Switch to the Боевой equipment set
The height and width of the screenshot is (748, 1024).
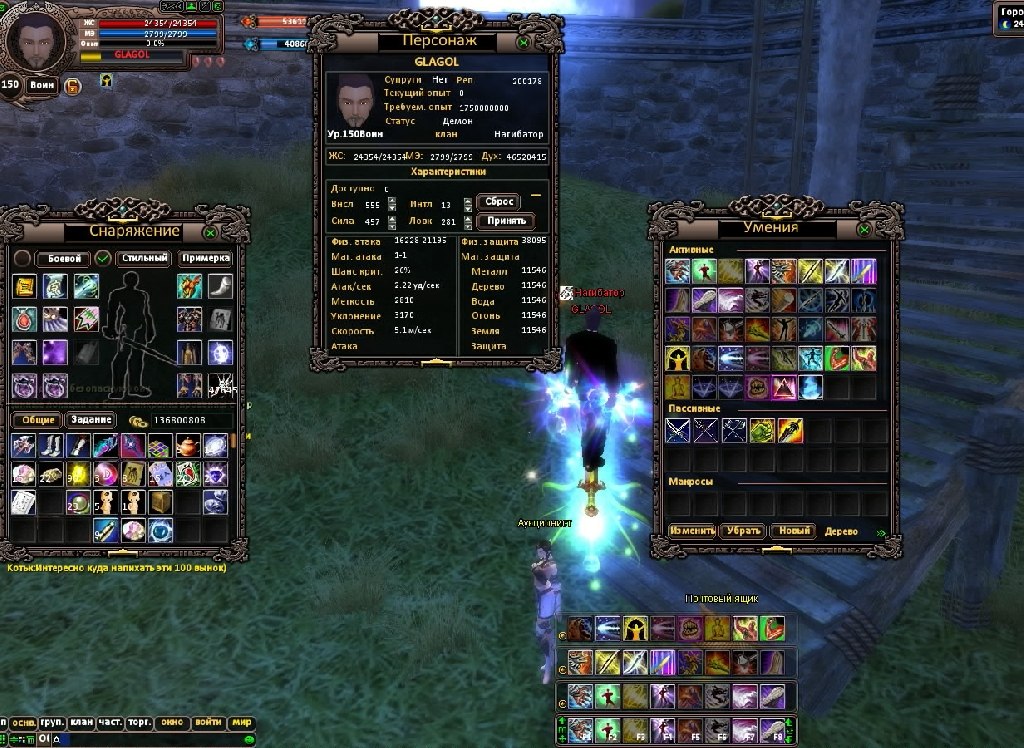[x=63, y=258]
